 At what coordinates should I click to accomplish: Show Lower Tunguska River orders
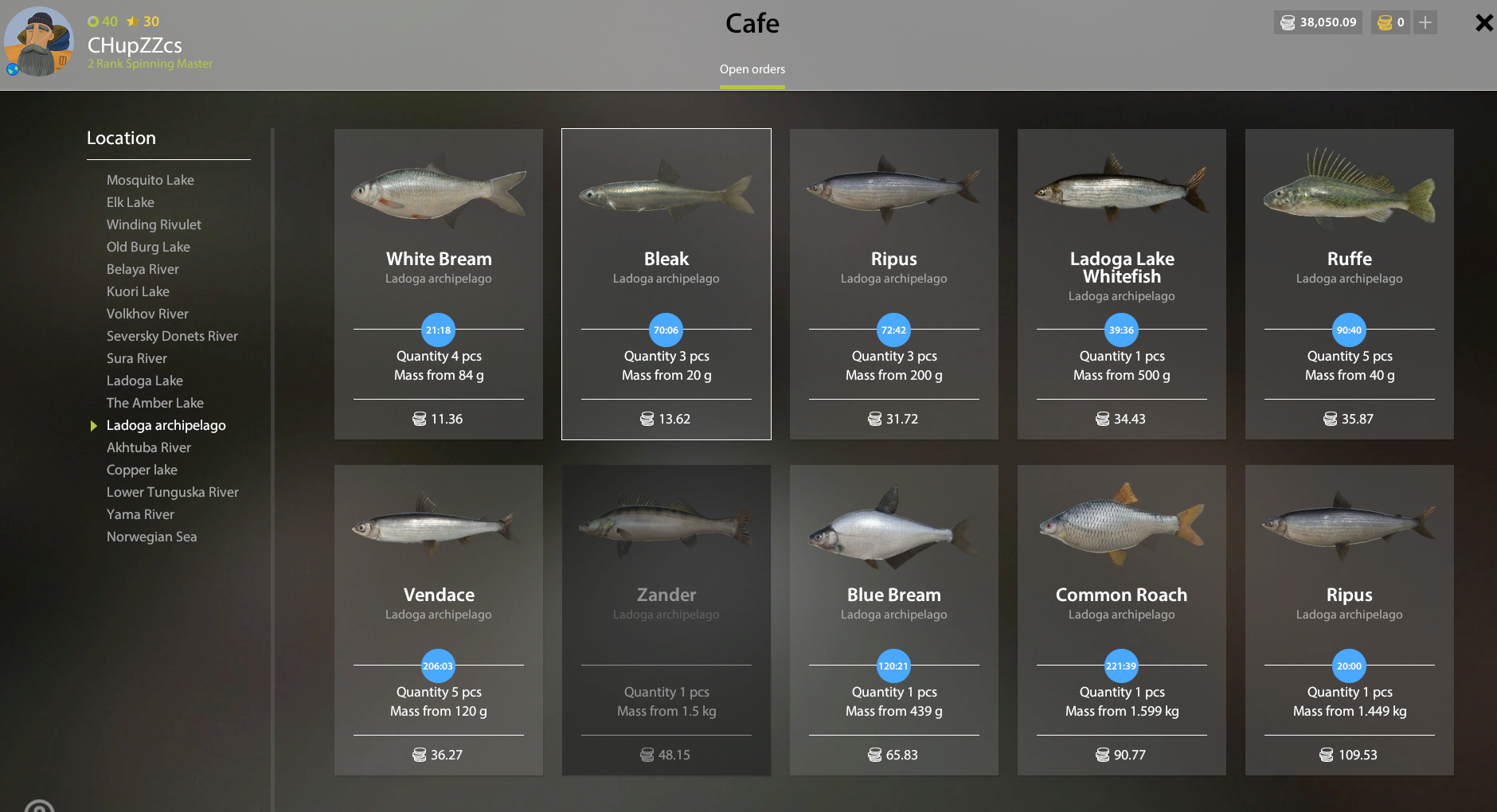[172, 492]
